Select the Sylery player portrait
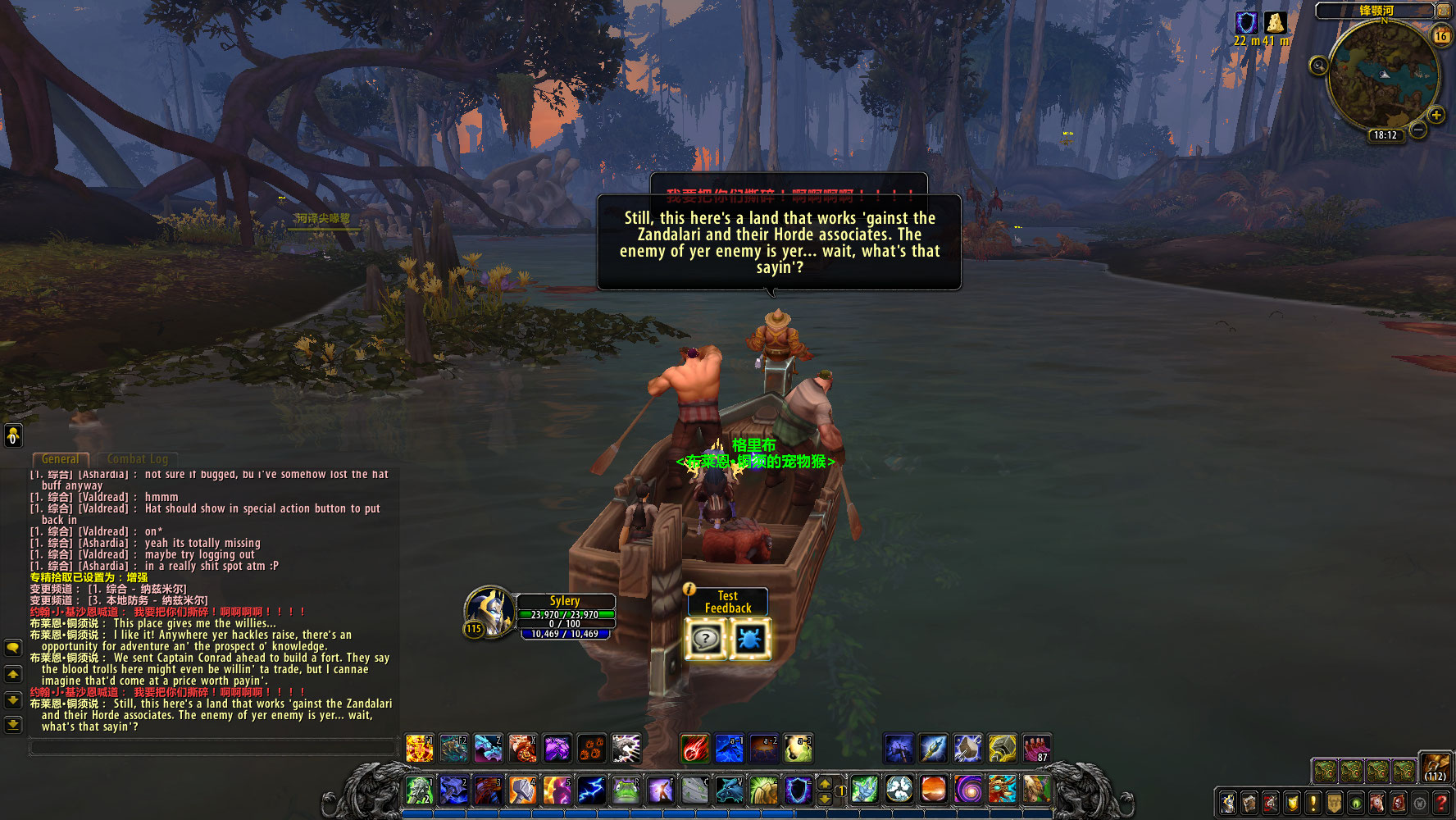The height and width of the screenshot is (820, 1456). pos(489,611)
